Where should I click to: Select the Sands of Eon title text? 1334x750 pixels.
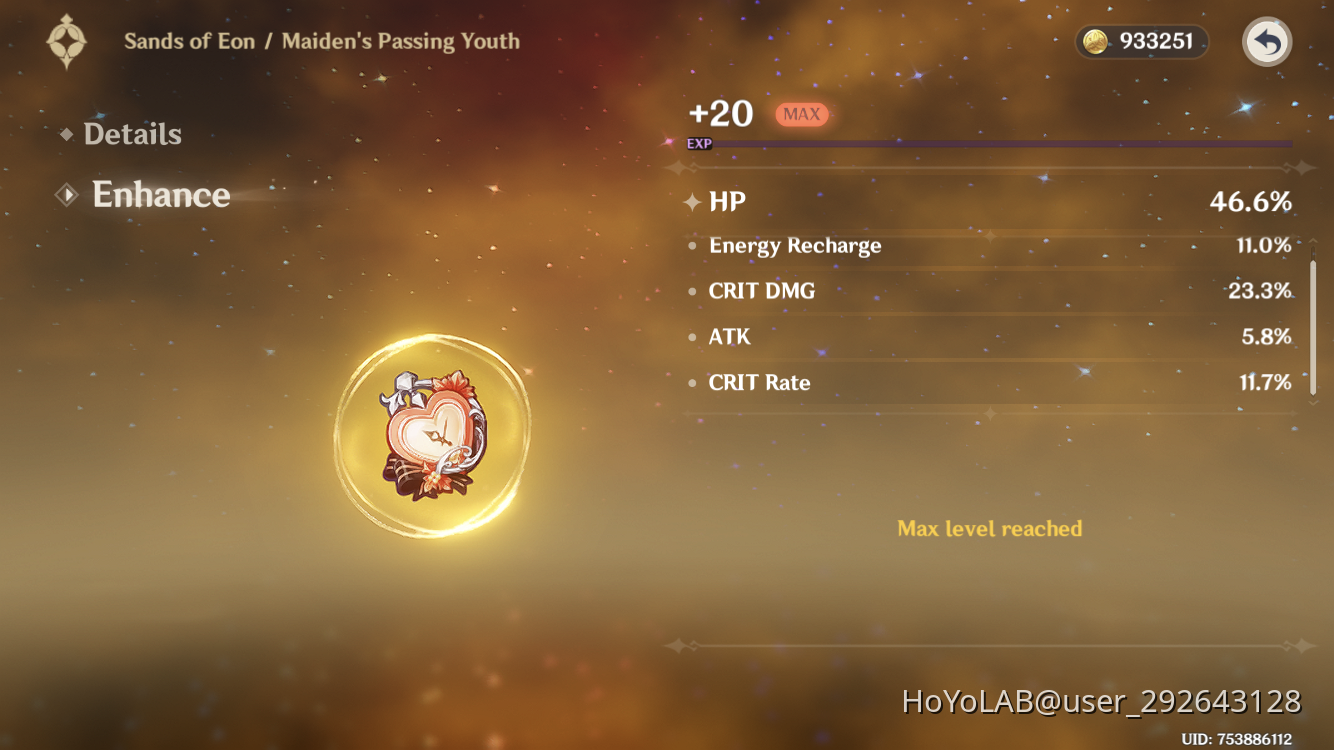pyautogui.click(x=191, y=41)
